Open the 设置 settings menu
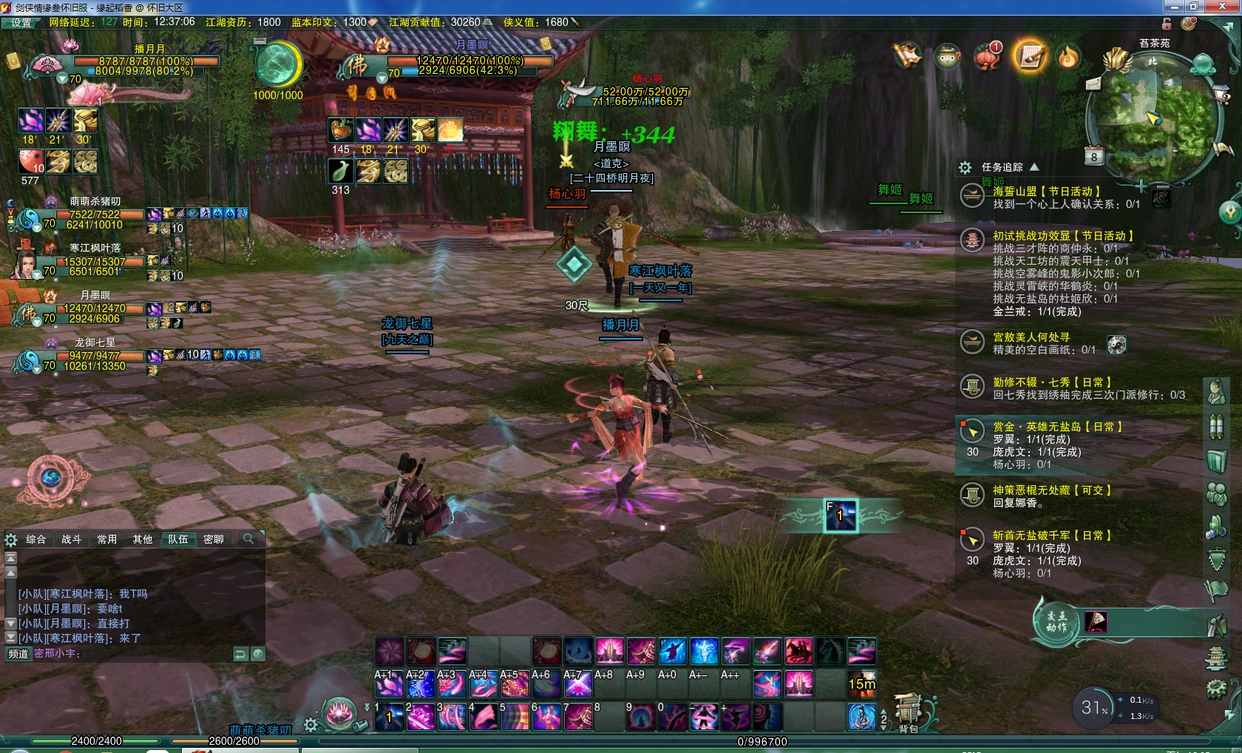Image resolution: width=1242 pixels, height=753 pixels. point(21,22)
